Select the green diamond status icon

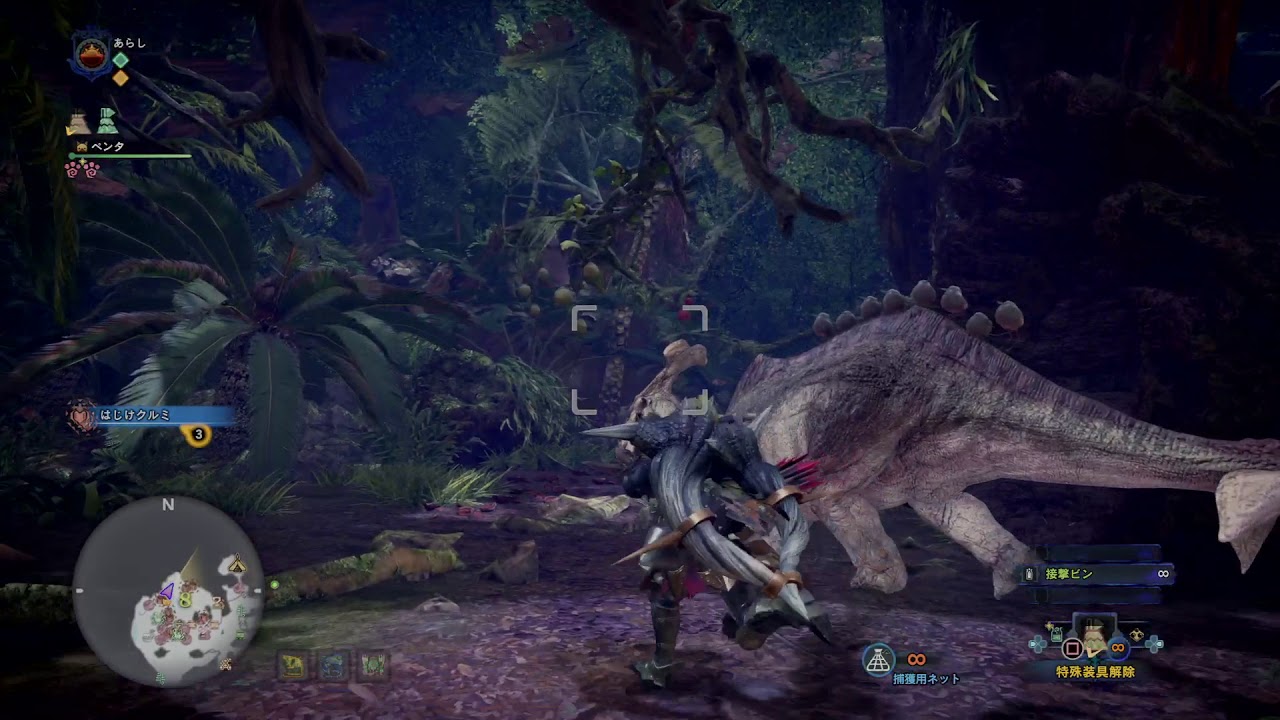click(120, 60)
